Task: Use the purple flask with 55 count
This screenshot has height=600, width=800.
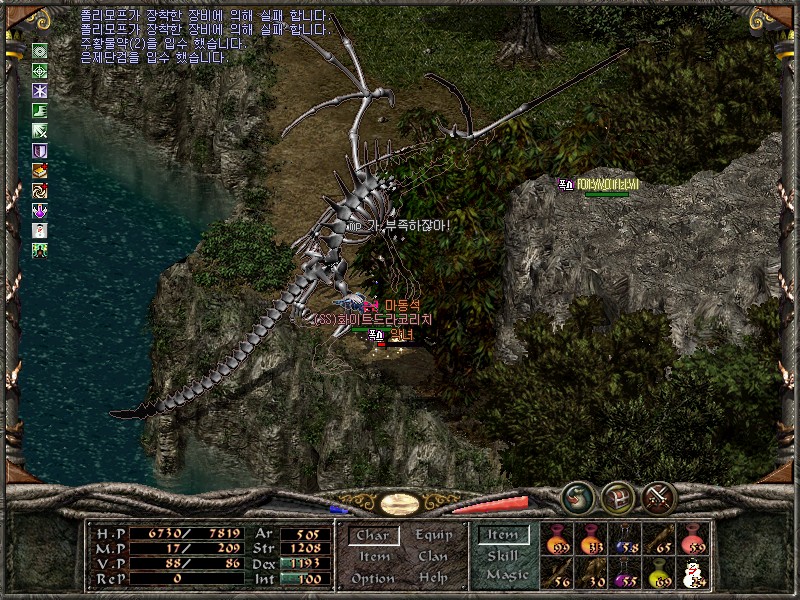Action: point(625,574)
